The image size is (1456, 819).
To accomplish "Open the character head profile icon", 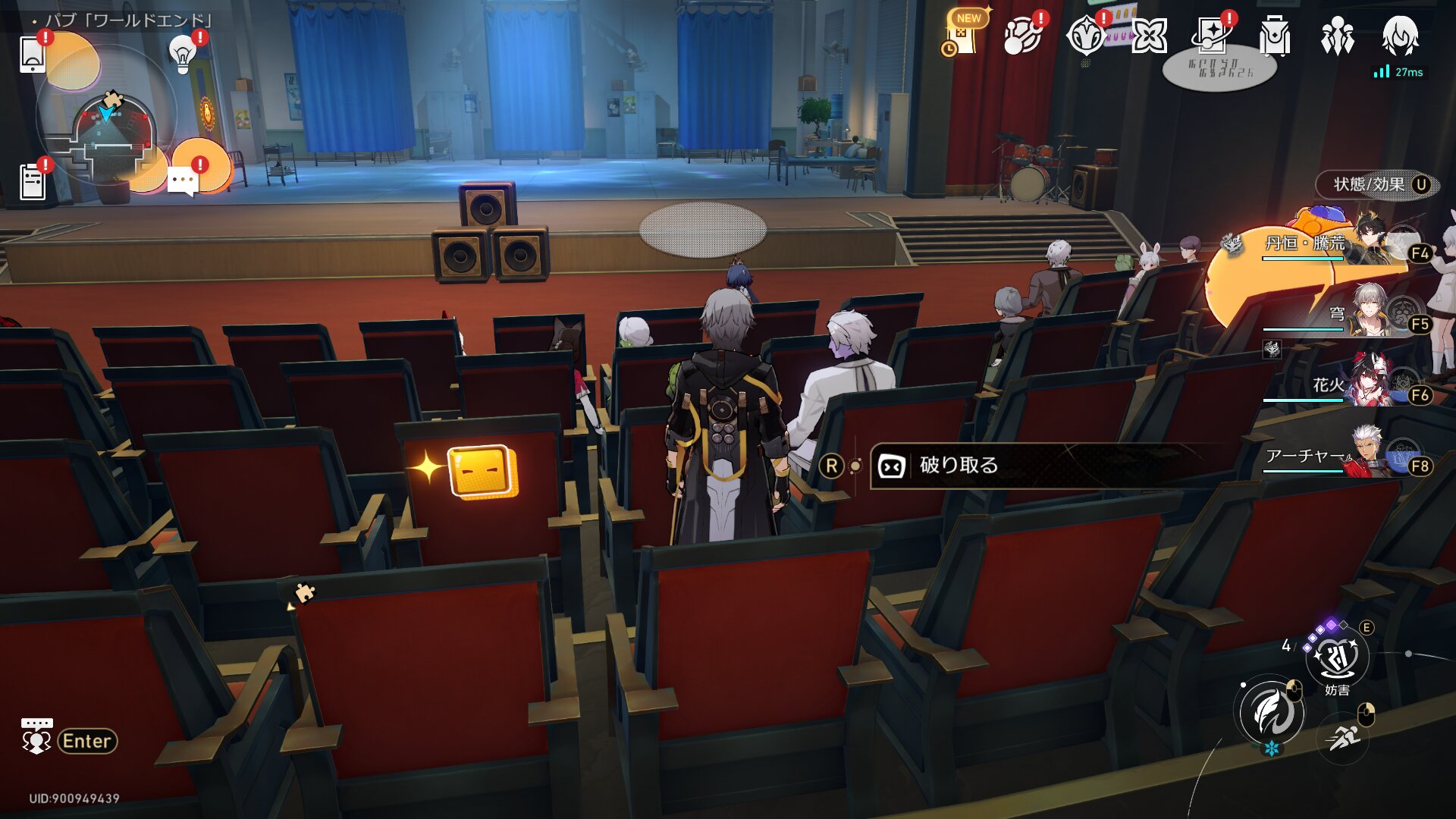I will coord(1400,36).
